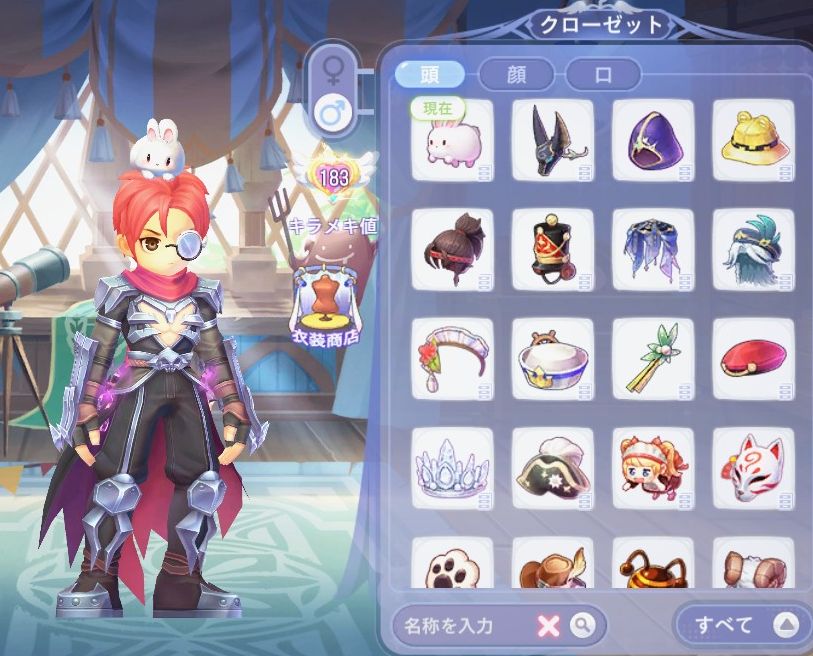Equip the brown hair bun headgear
Screen dimensions: 813x656
[x=452, y=250]
